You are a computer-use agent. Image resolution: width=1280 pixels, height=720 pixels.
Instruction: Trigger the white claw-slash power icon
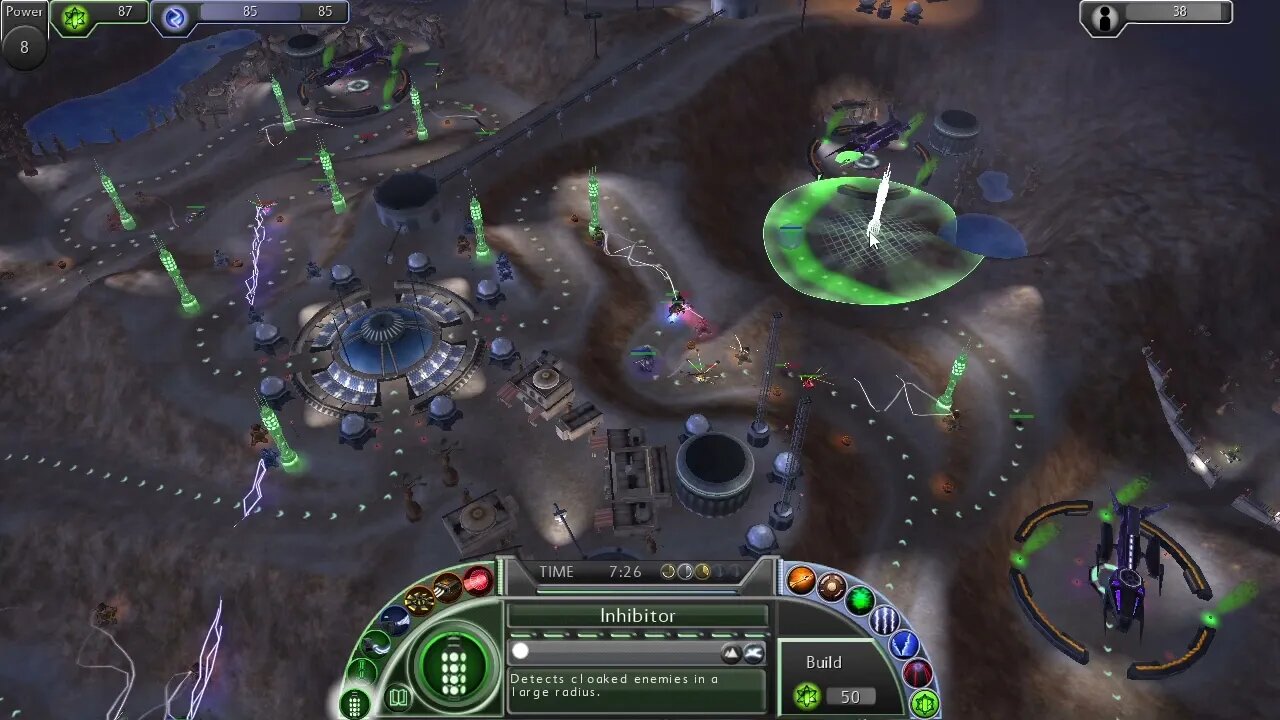(x=885, y=620)
